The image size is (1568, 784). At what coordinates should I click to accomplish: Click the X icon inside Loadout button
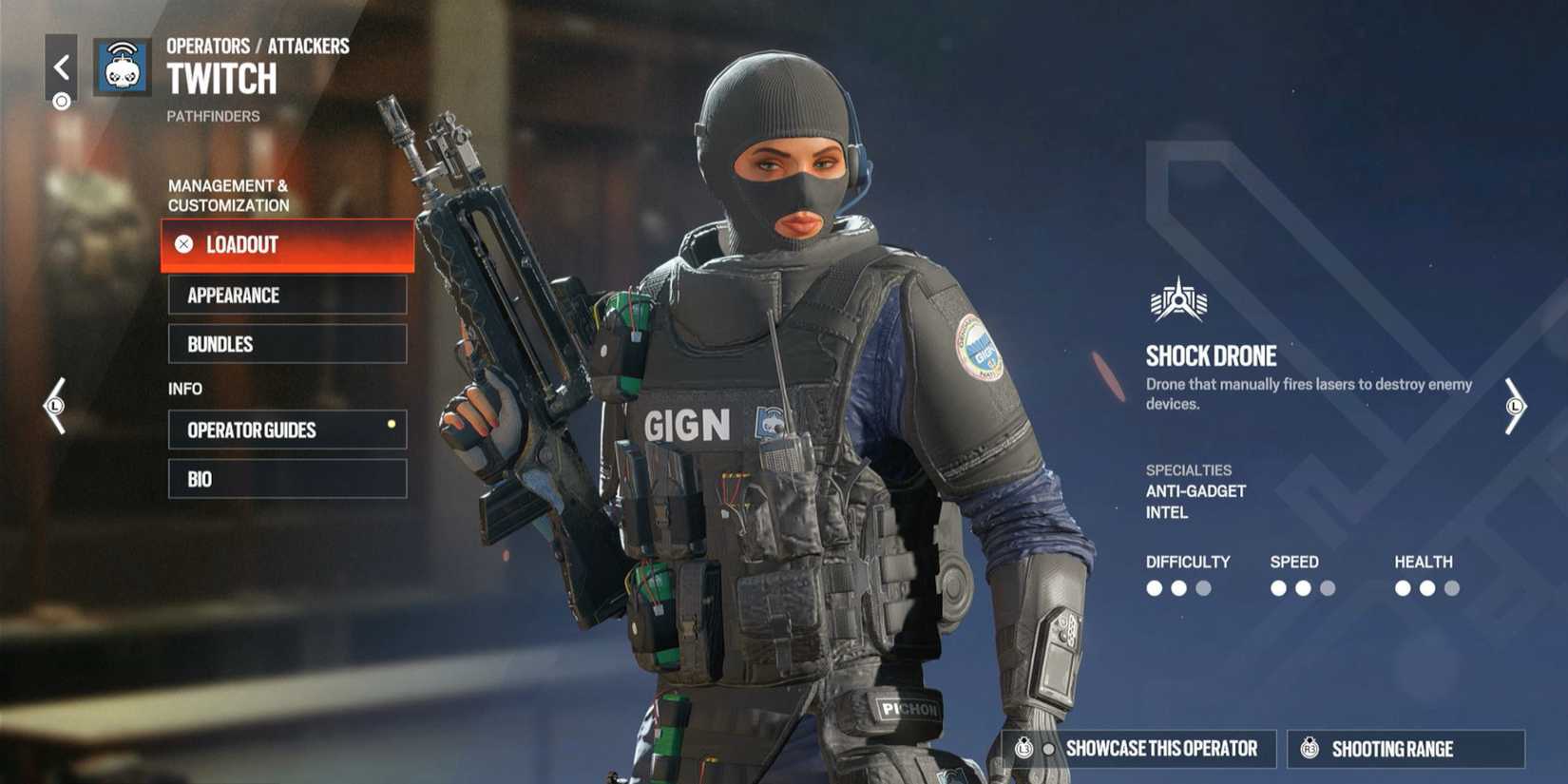coord(183,245)
